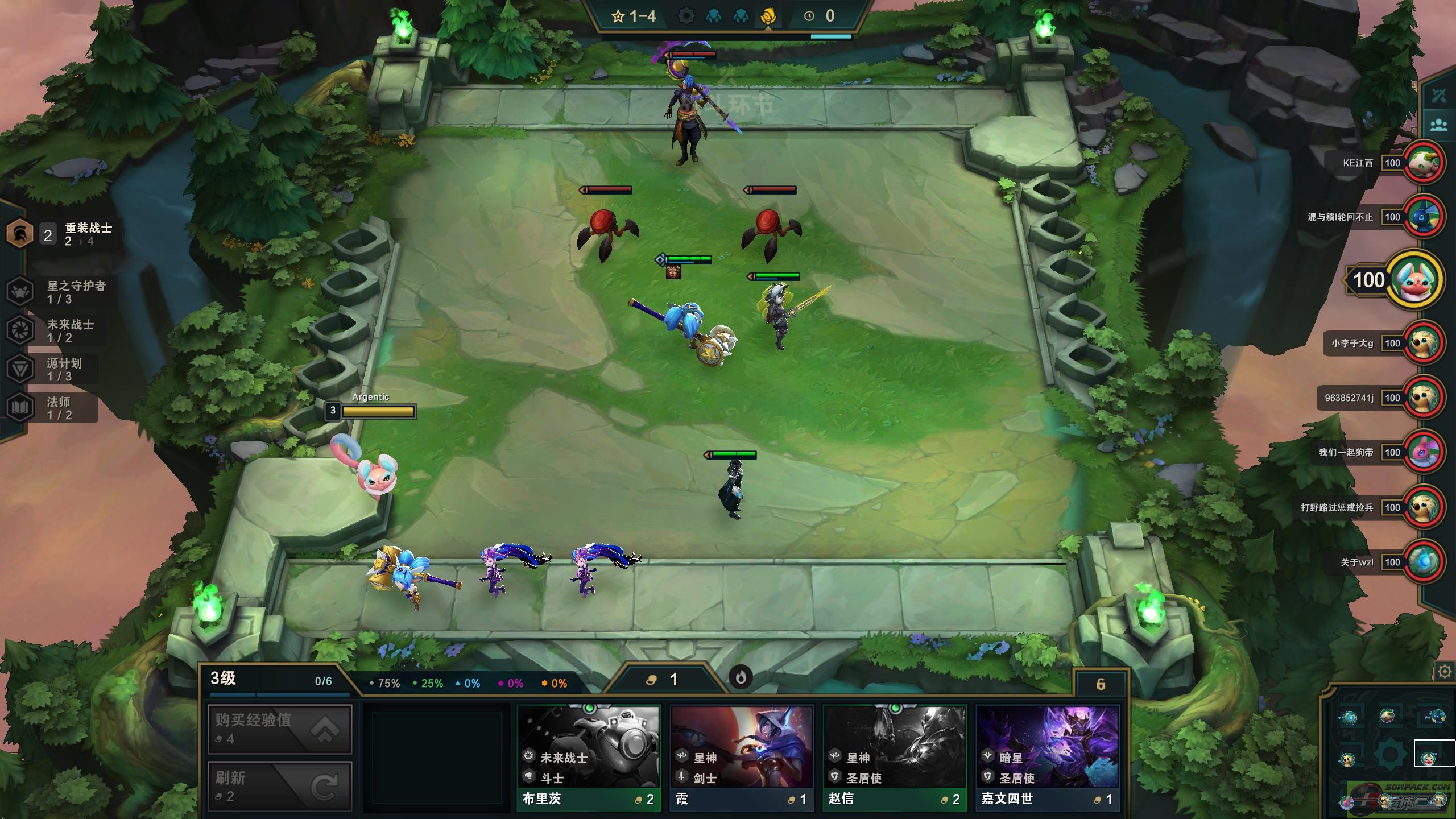
Task: Open the settings gear above the minimap
Action: [x=1444, y=672]
